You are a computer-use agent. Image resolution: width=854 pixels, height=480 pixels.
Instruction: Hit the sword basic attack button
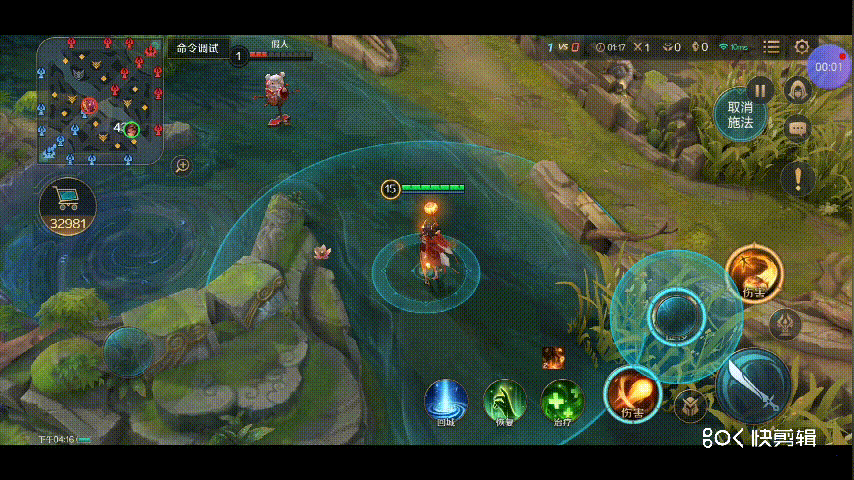coord(752,387)
